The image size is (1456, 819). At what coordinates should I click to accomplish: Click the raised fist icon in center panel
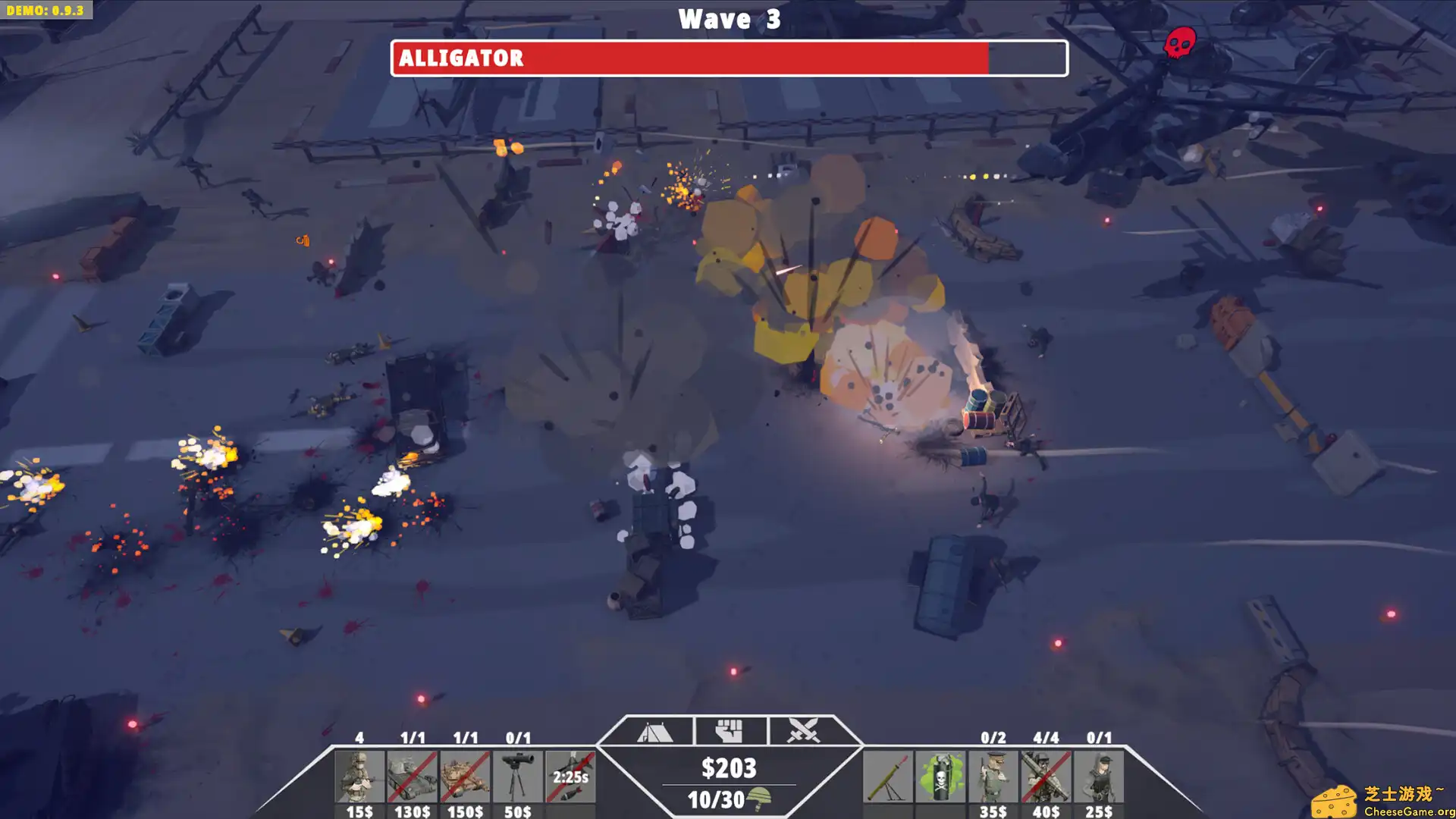[730, 730]
